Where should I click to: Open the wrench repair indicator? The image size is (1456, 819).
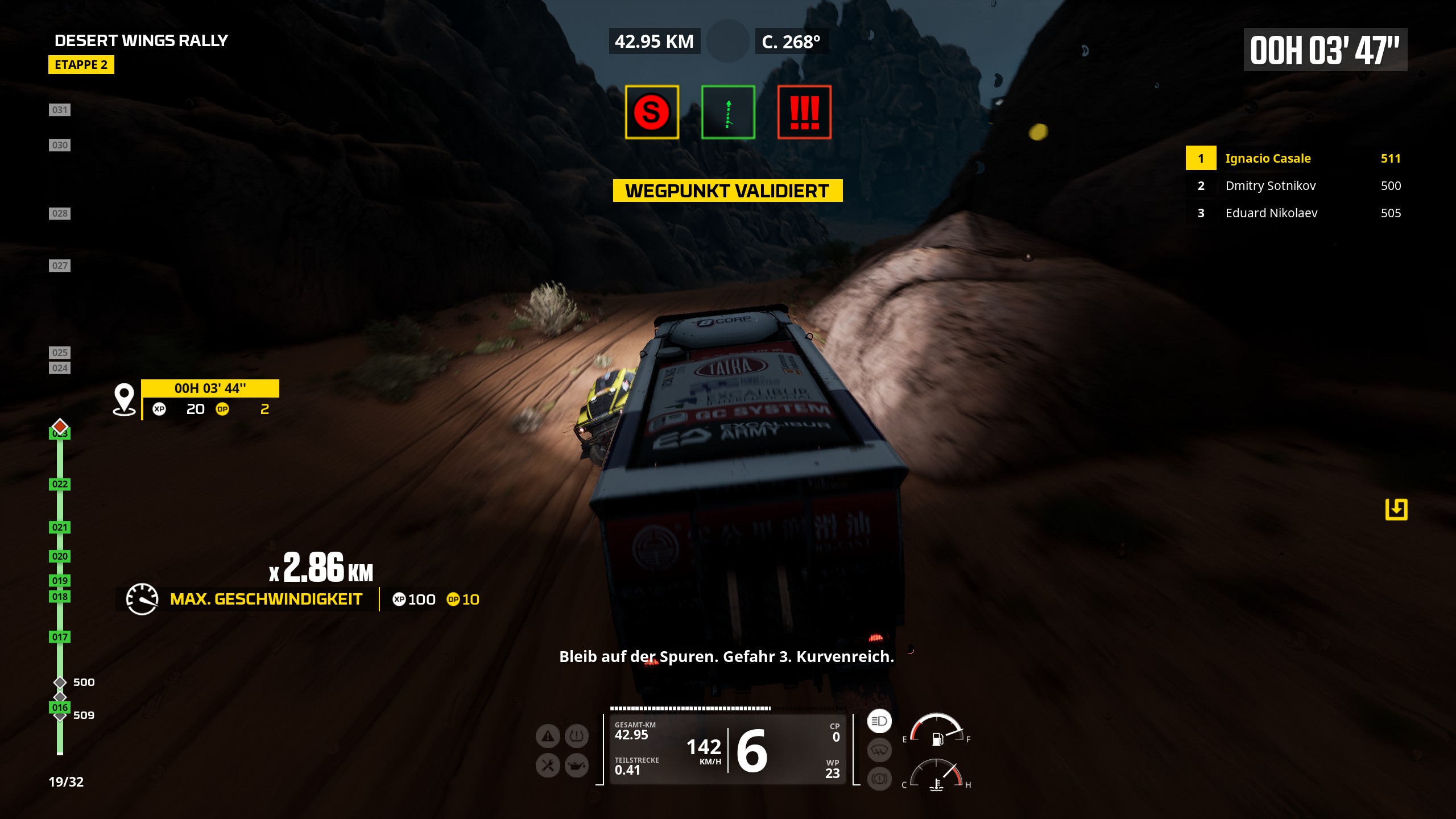[548, 766]
